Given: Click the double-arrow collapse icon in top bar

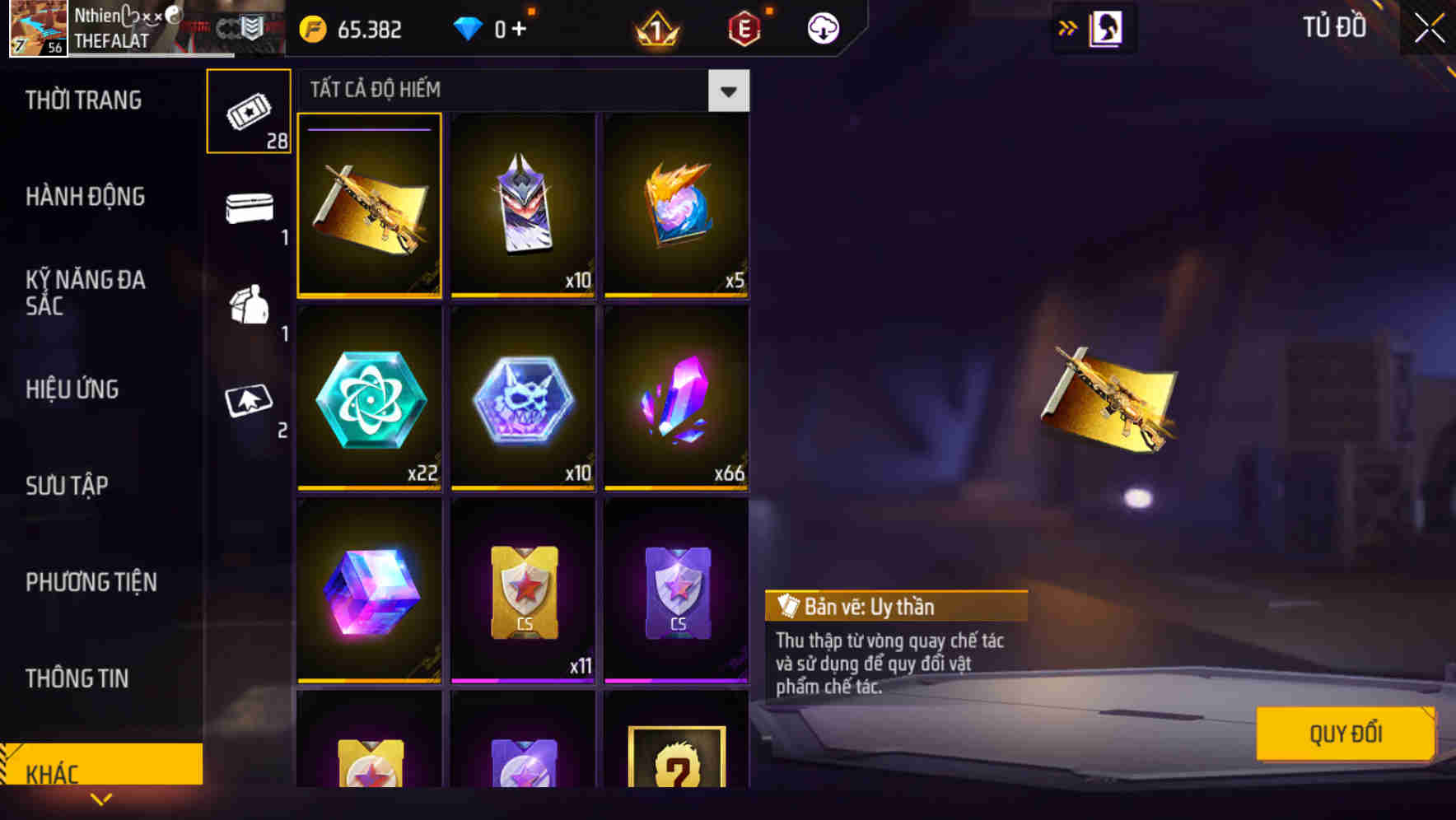Looking at the screenshot, I should tap(1067, 27).
